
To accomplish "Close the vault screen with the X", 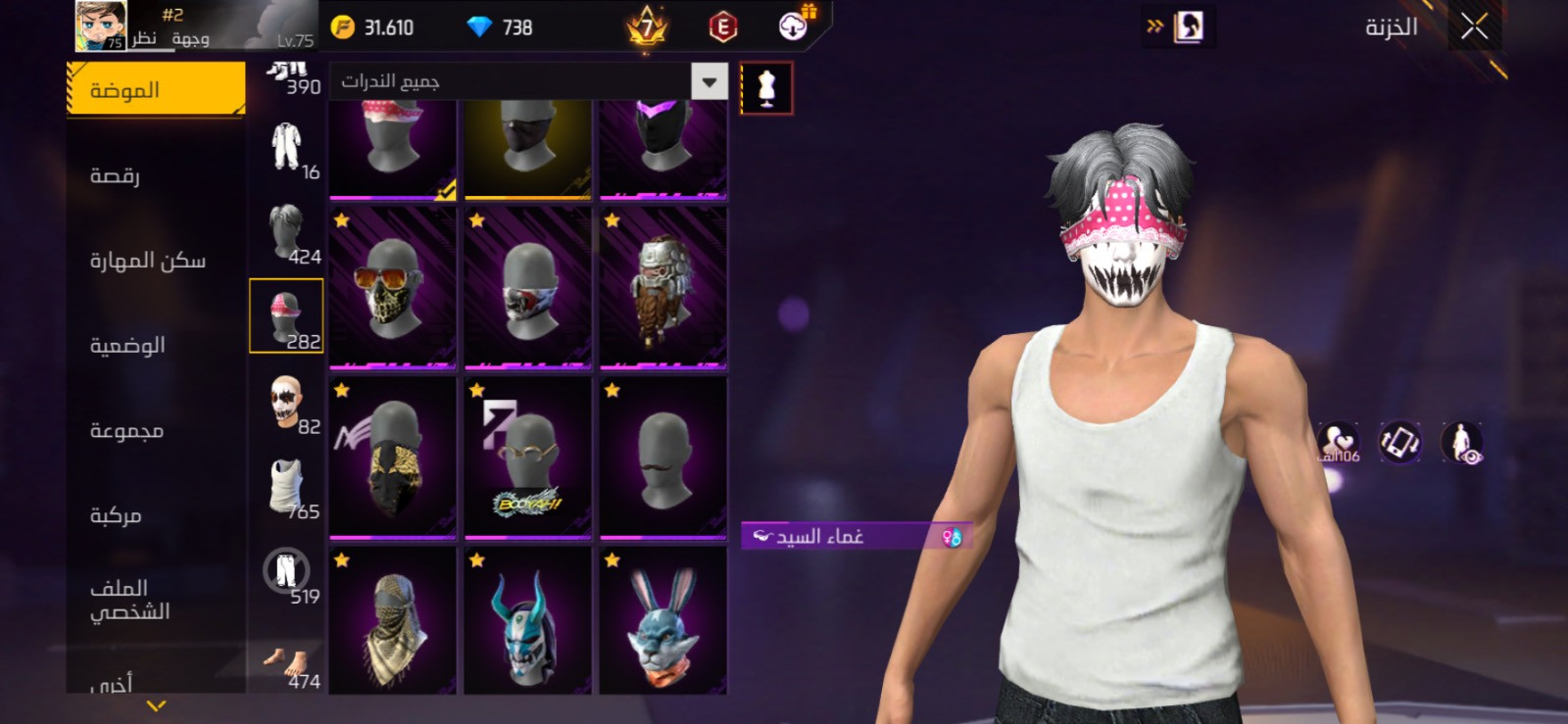I will point(1474,26).
